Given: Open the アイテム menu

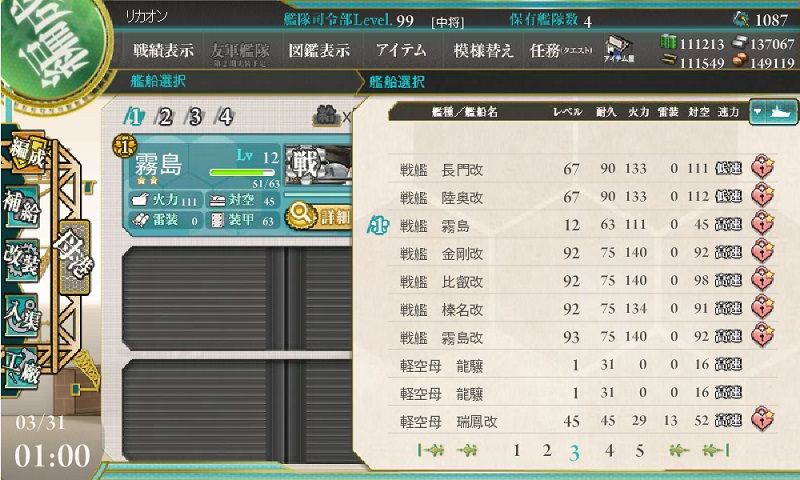Looking at the screenshot, I should pos(401,51).
